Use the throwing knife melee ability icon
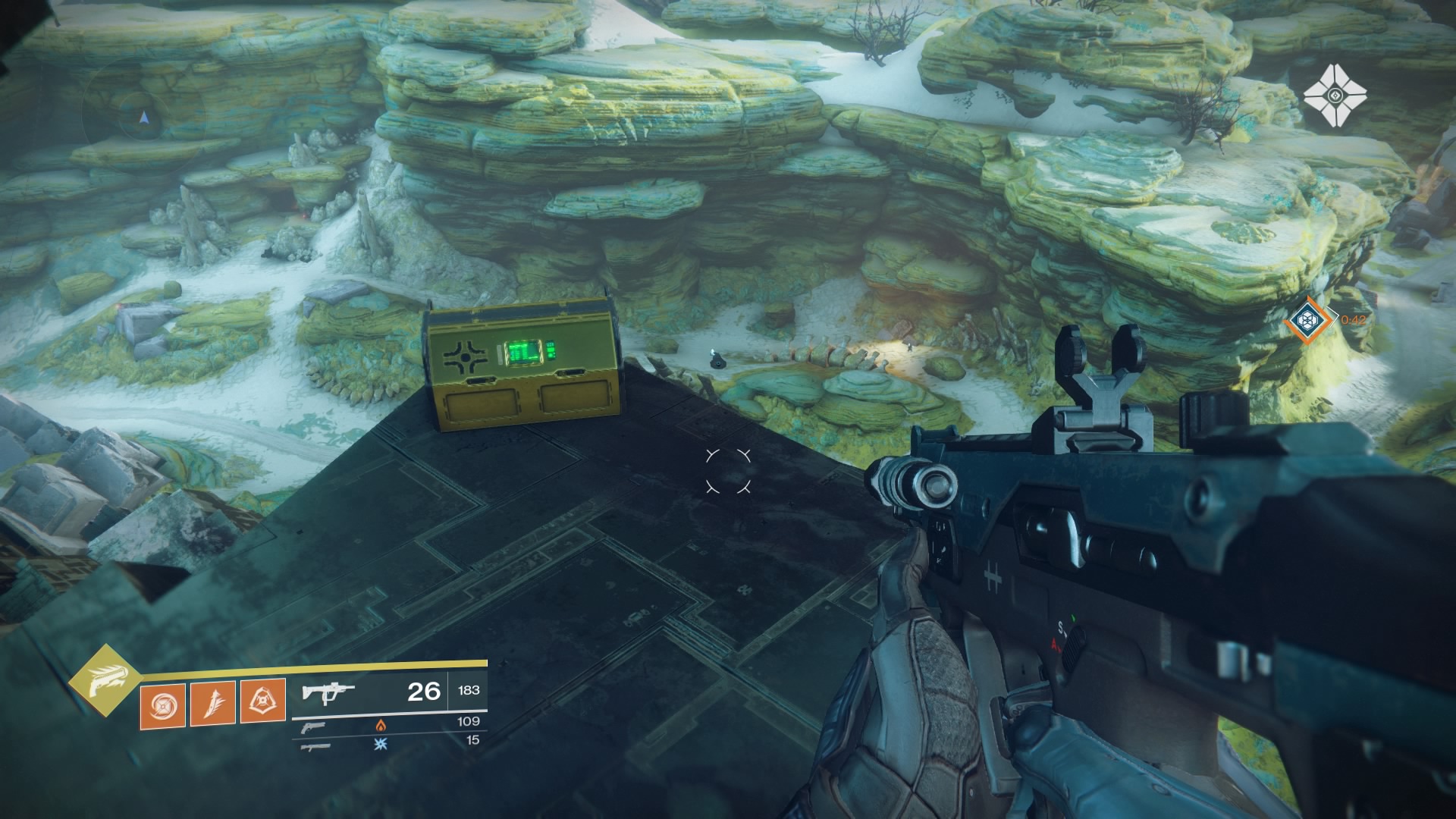1456x819 pixels. [x=212, y=702]
